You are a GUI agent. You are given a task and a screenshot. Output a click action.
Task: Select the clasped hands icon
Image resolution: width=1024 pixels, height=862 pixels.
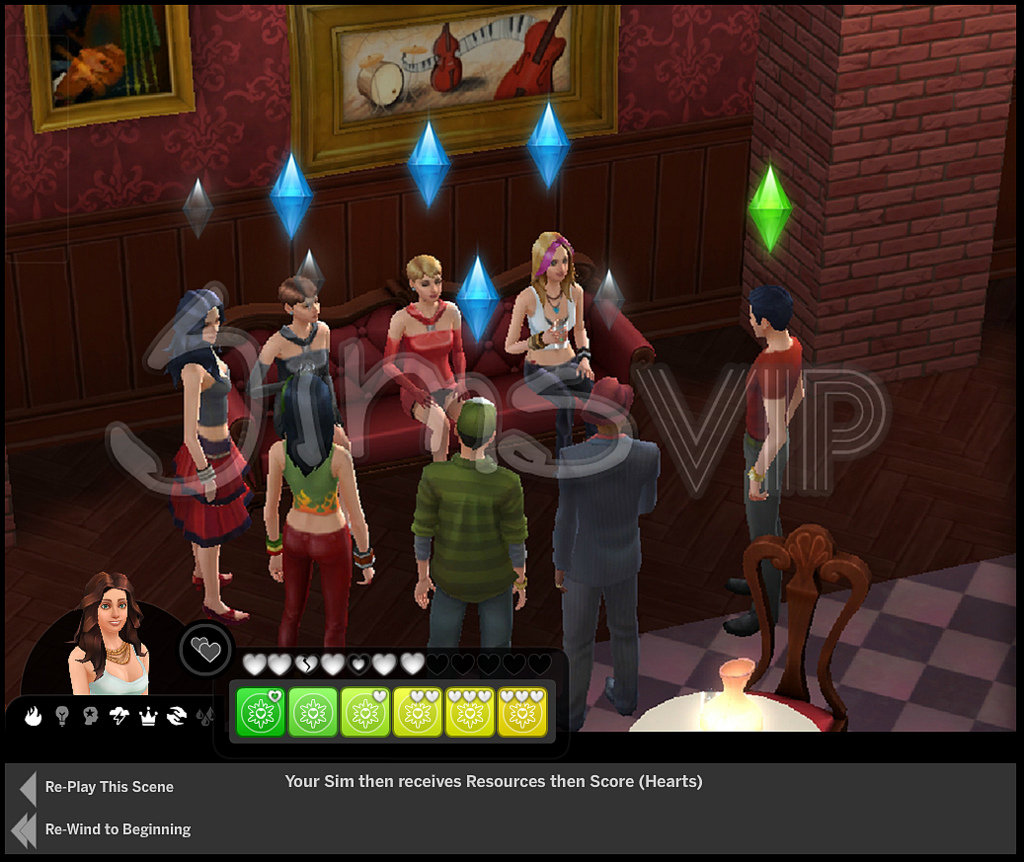177,716
